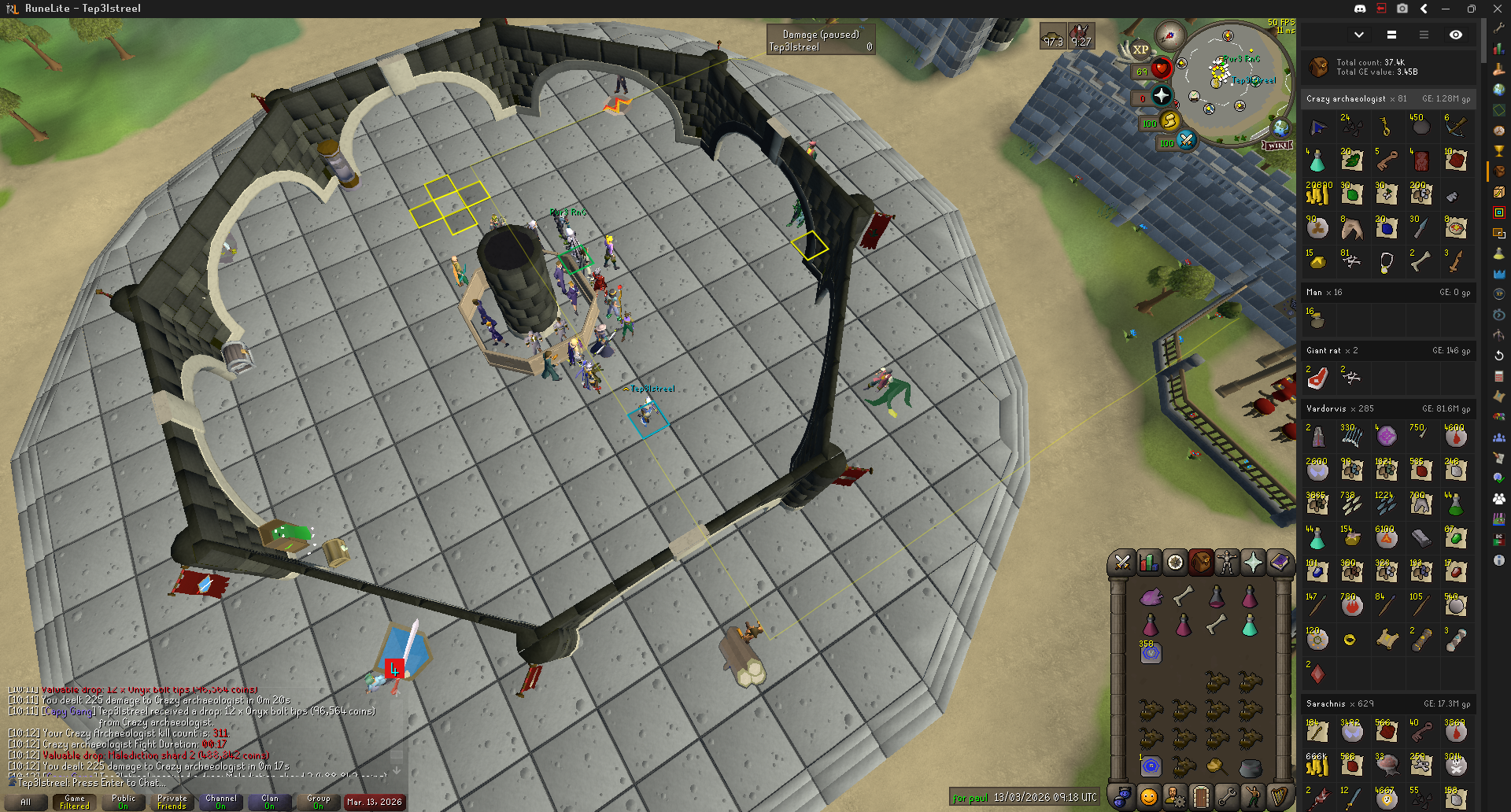Open the Music harp tab
The height and width of the screenshot is (812, 1511).
1279,797
